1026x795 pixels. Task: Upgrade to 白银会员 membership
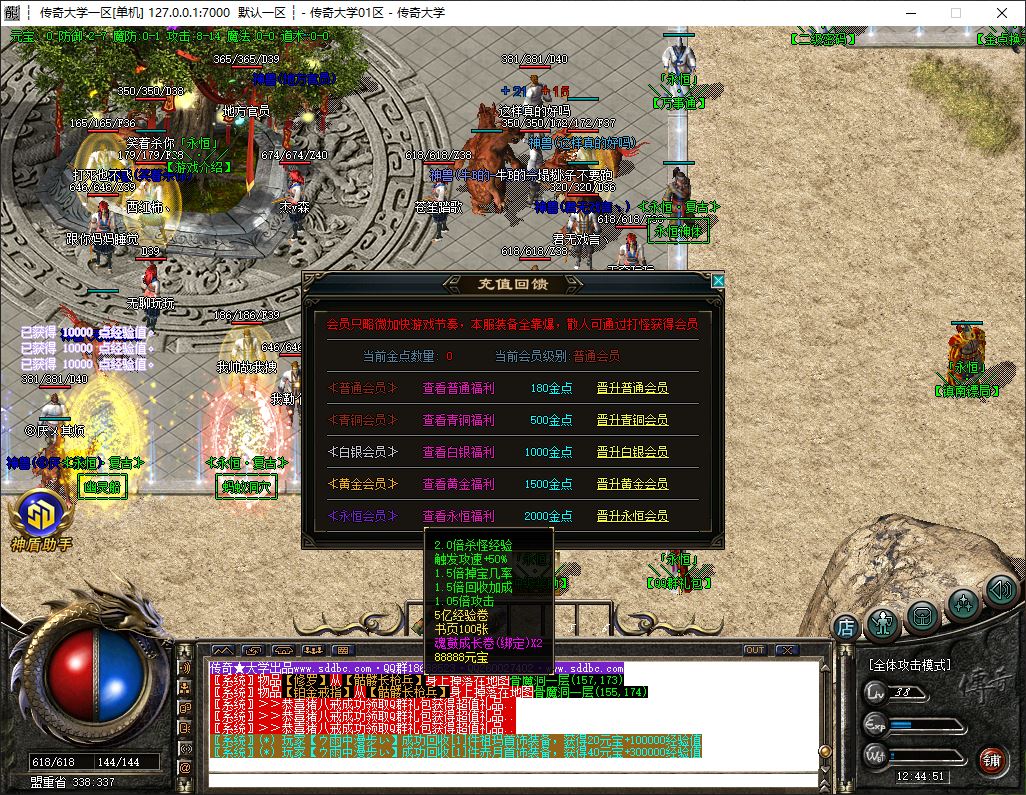[x=632, y=452]
